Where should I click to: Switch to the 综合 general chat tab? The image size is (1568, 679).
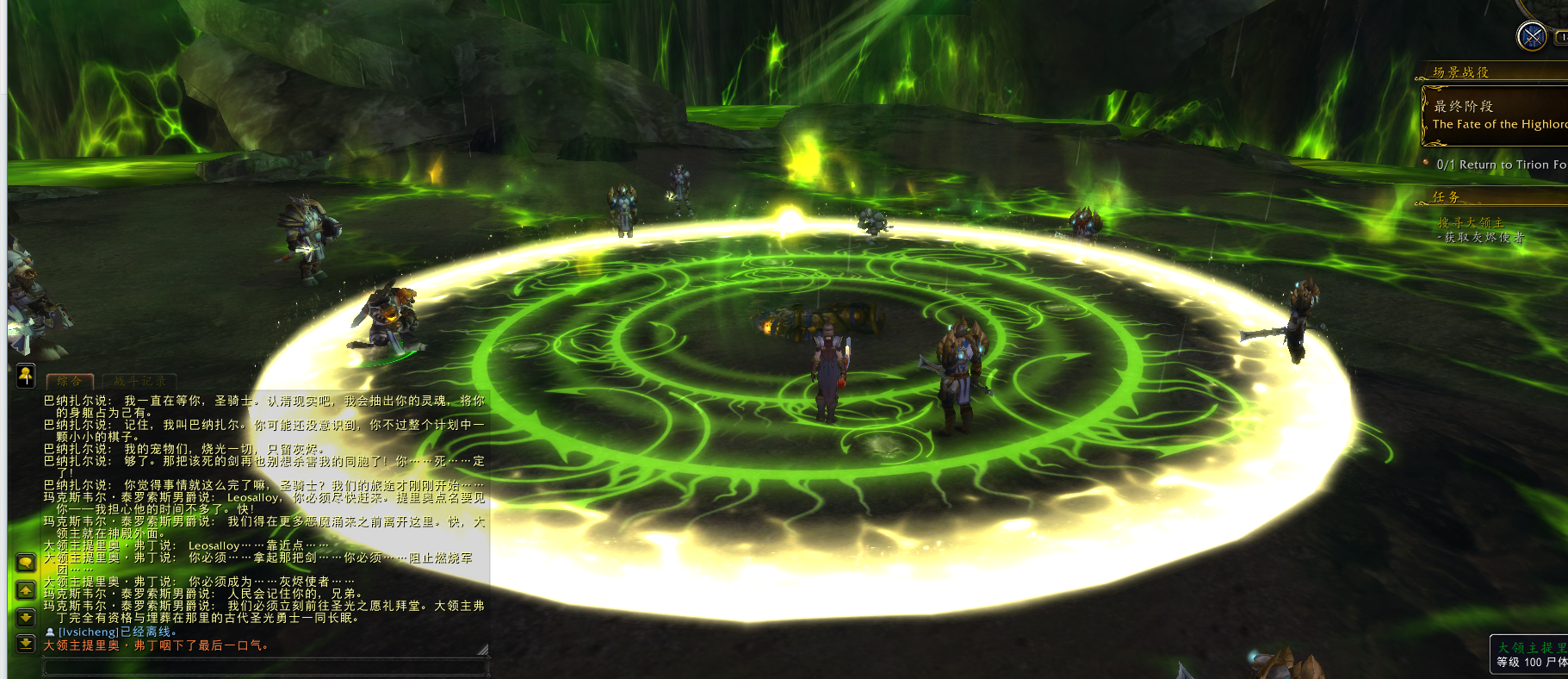70,381
